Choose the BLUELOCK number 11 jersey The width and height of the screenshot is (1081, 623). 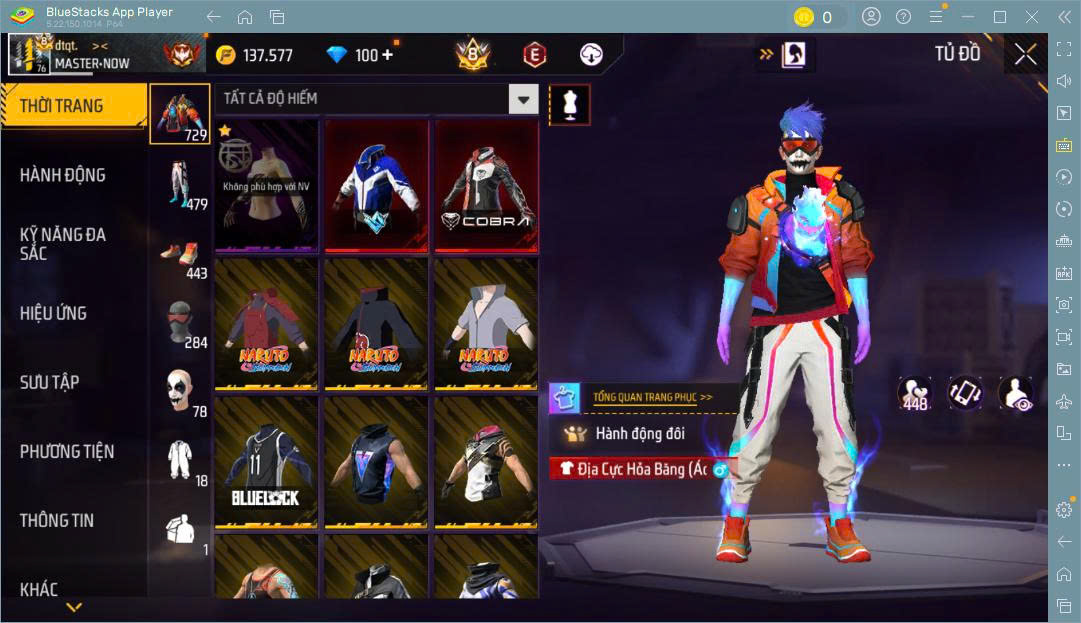click(266, 462)
